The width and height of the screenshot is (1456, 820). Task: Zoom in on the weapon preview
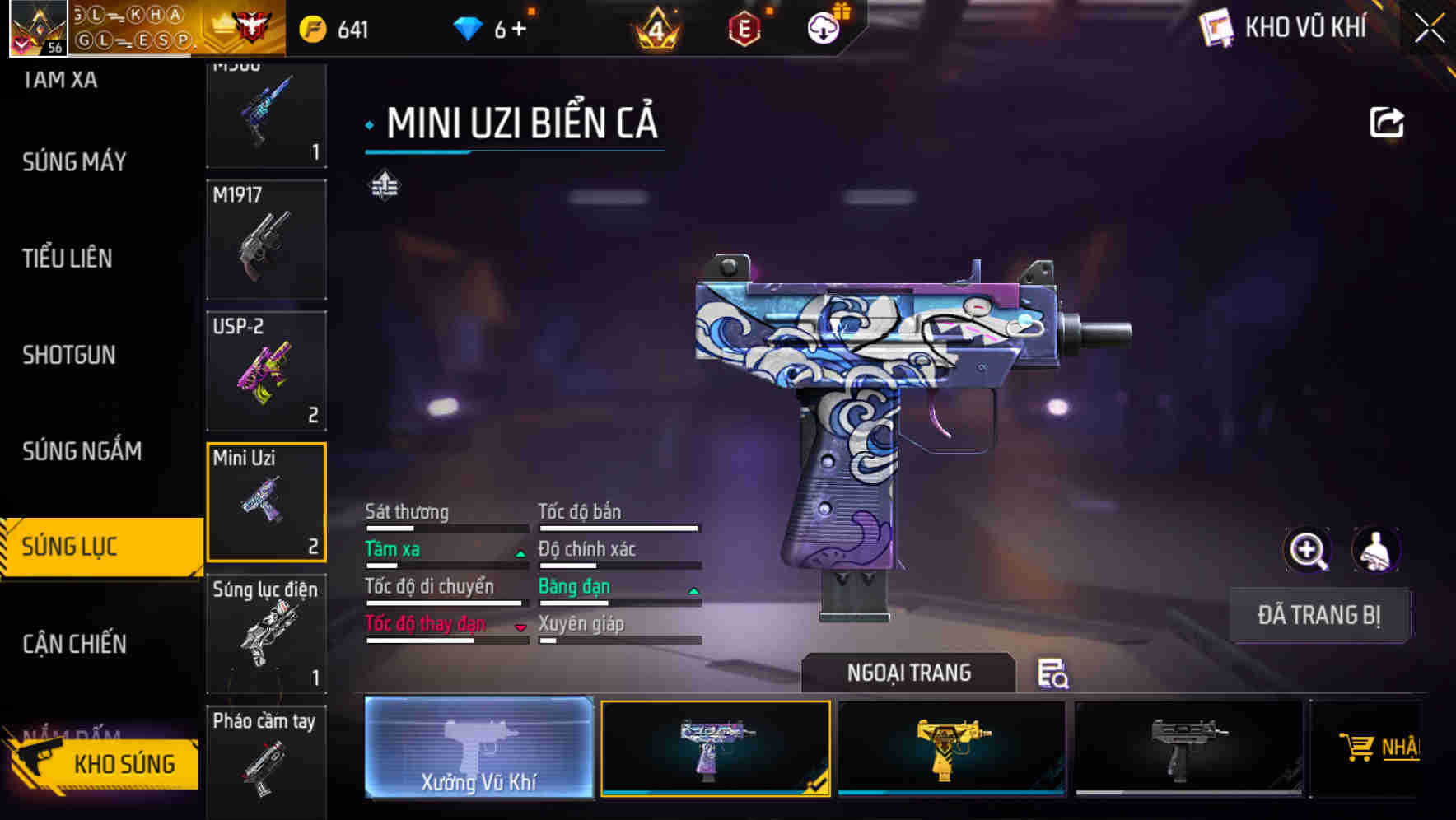[1307, 550]
